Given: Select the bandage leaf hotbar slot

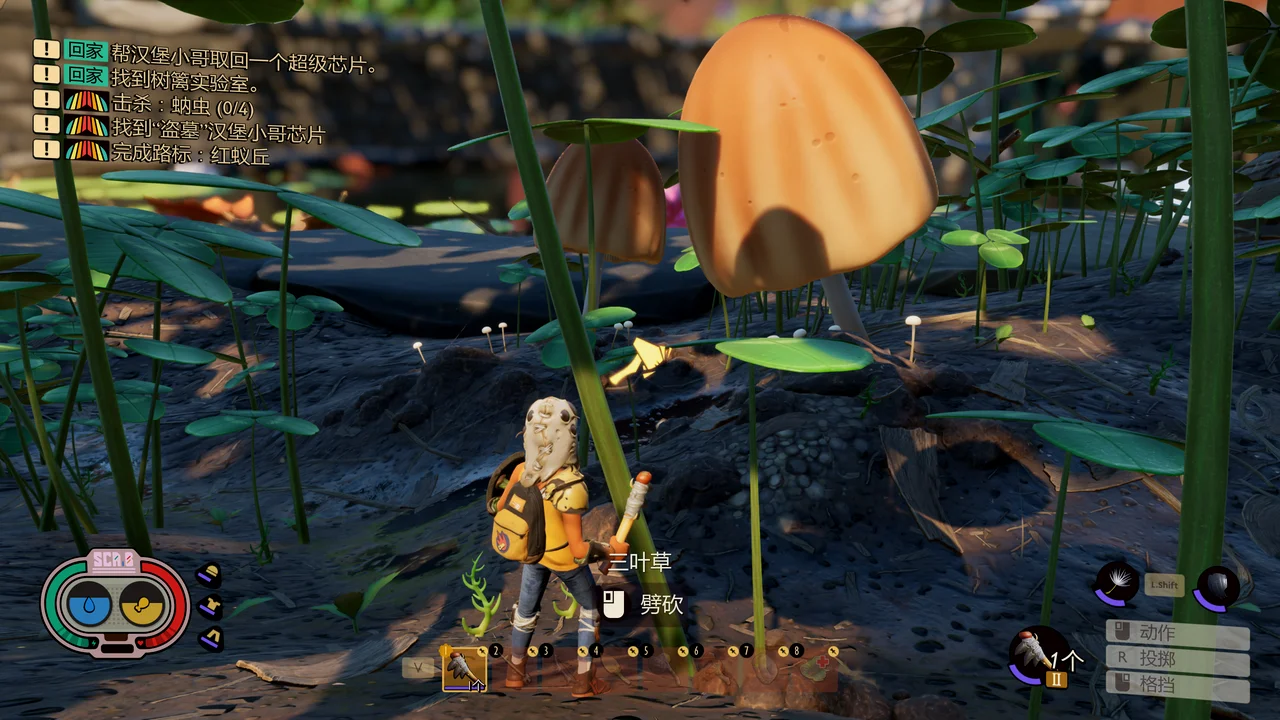Looking at the screenshot, I should (818, 668).
